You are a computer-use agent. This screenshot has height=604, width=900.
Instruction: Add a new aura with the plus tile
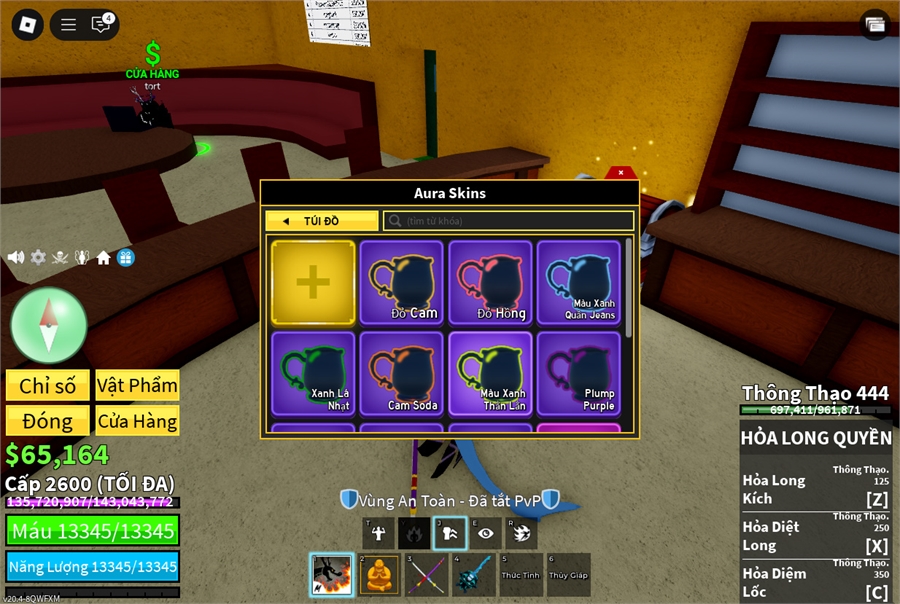point(313,282)
